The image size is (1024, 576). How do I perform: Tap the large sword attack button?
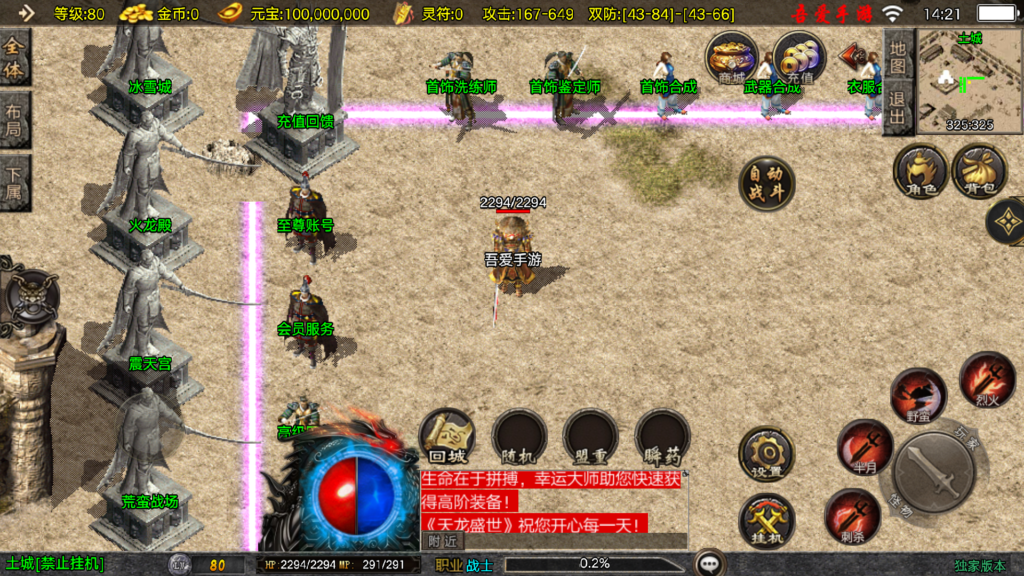pos(933,478)
